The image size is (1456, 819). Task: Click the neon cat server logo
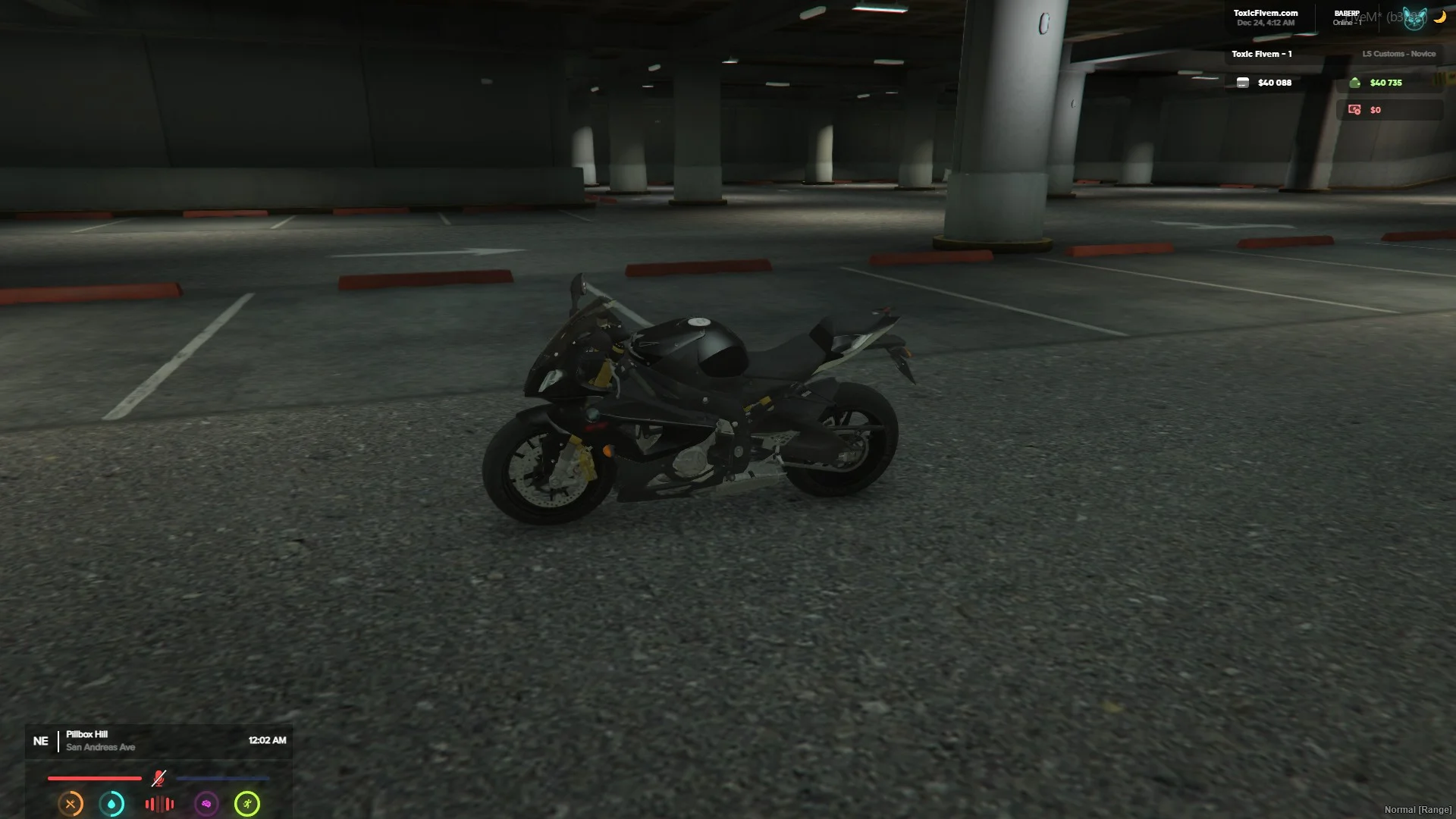coord(1414,18)
